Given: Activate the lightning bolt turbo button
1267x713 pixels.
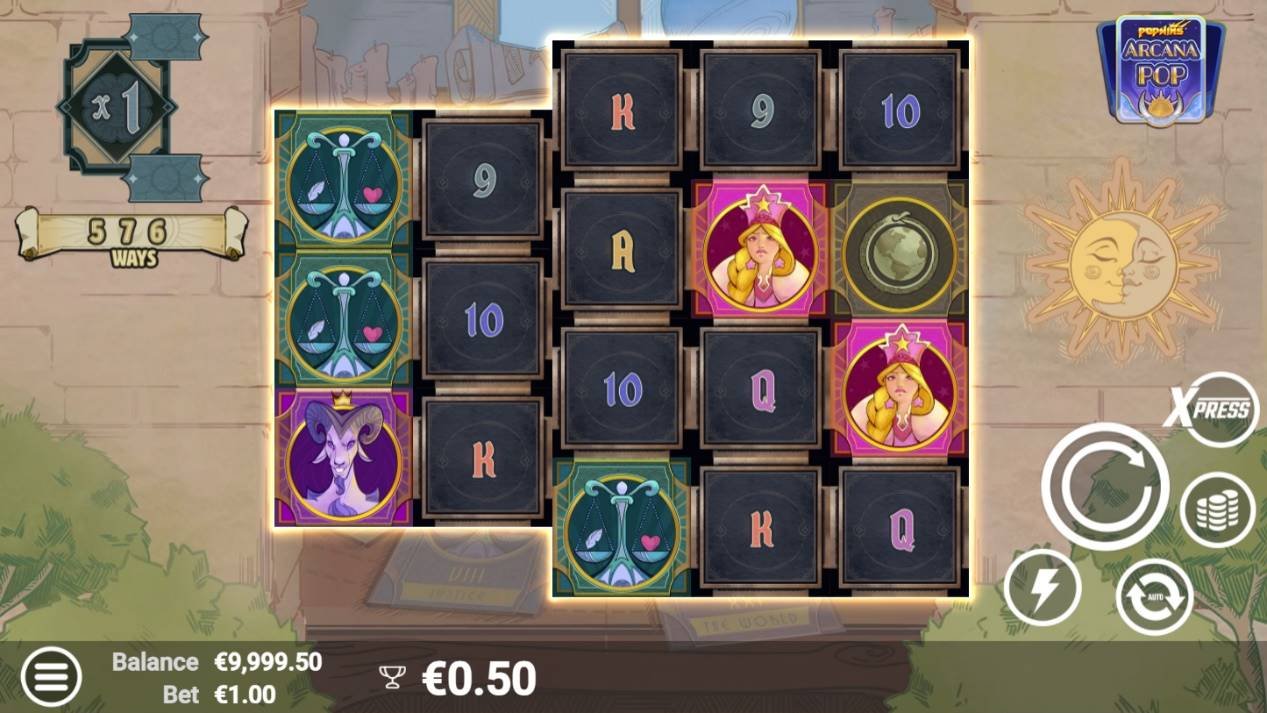Looking at the screenshot, I should pos(1042,588).
